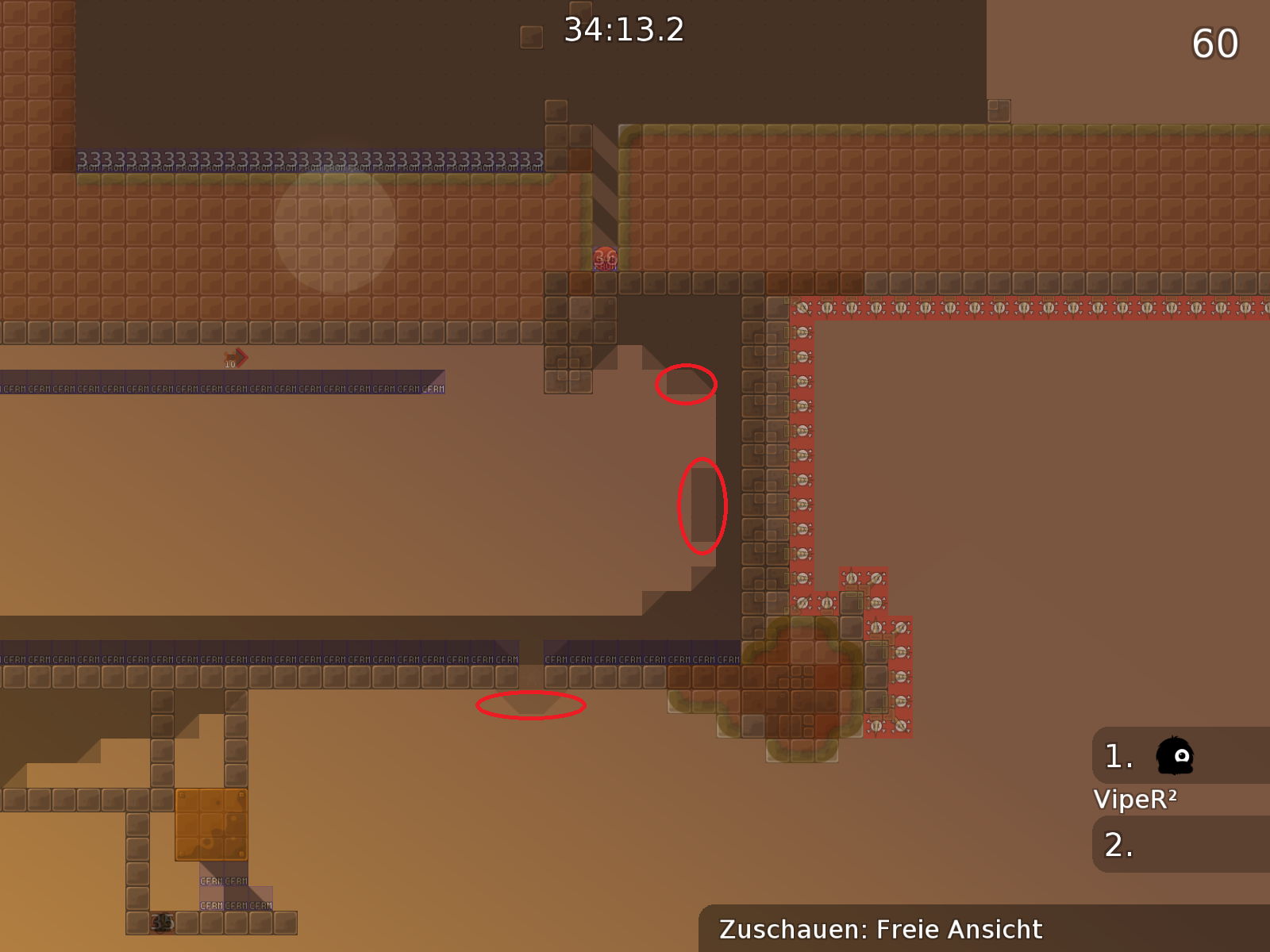1270x952 pixels.
Task: Toggle the upper small red circle annotation
Action: pyautogui.click(x=686, y=384)
